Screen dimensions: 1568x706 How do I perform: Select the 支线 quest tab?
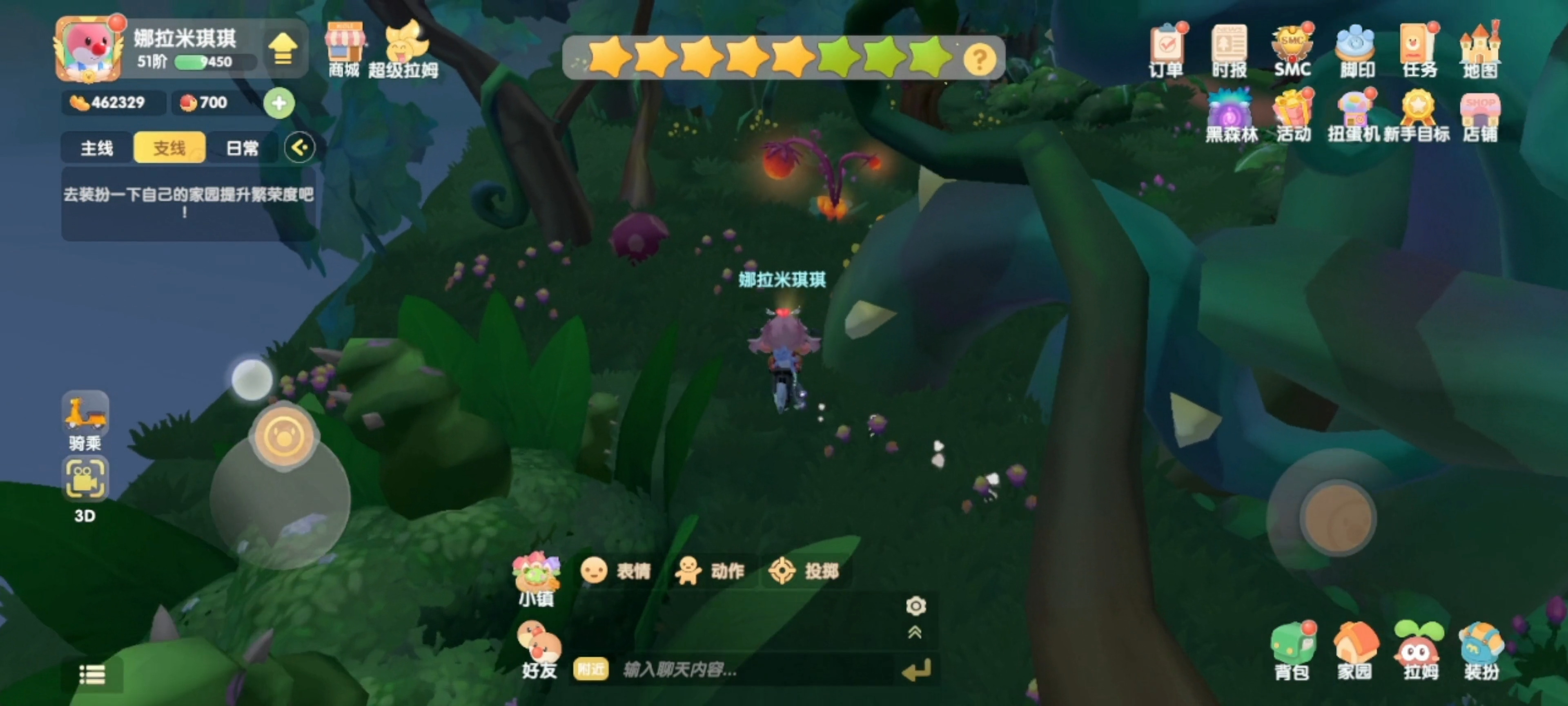point(169,148)
